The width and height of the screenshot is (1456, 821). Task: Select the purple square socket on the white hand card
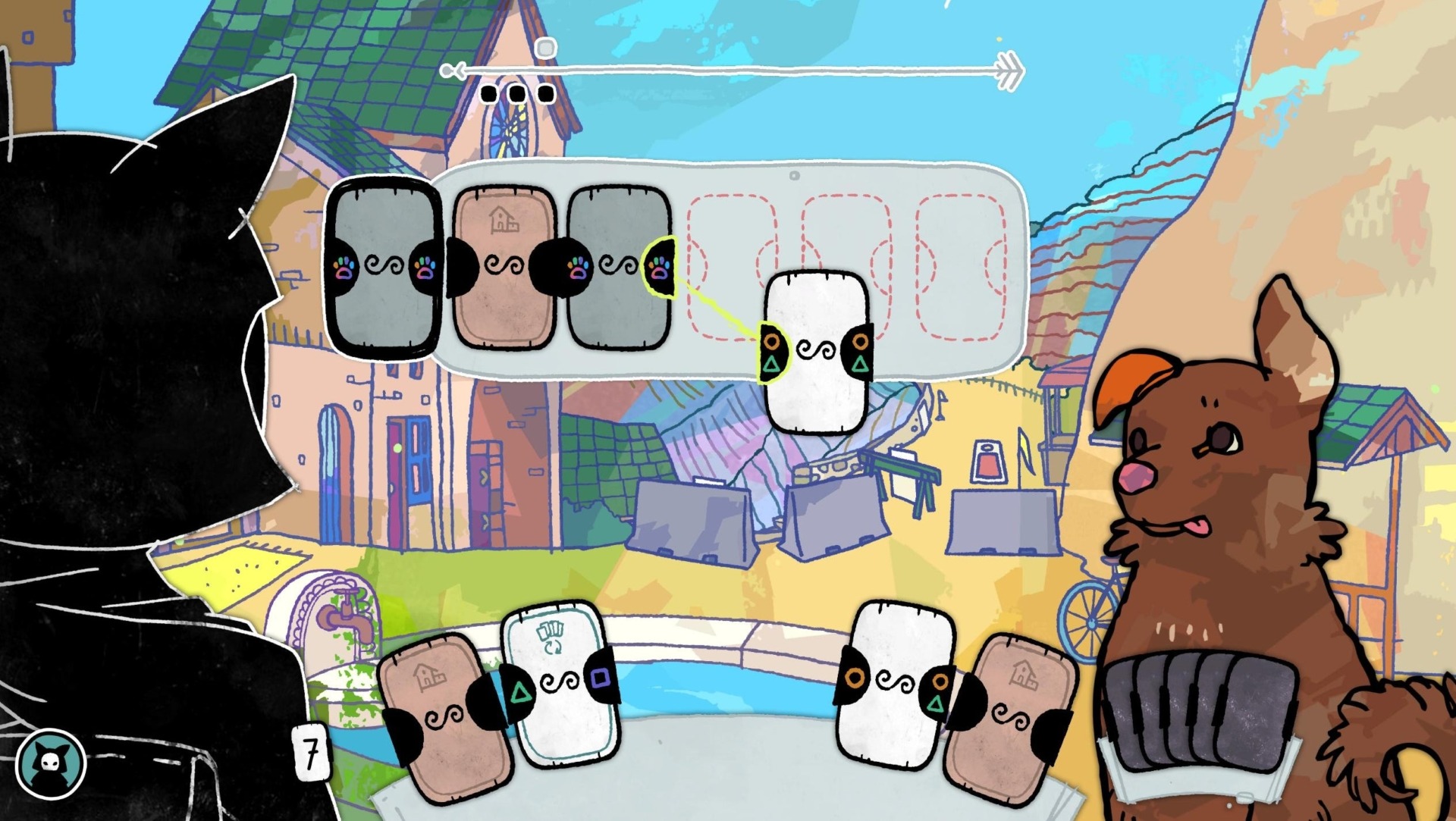point(600,678)
